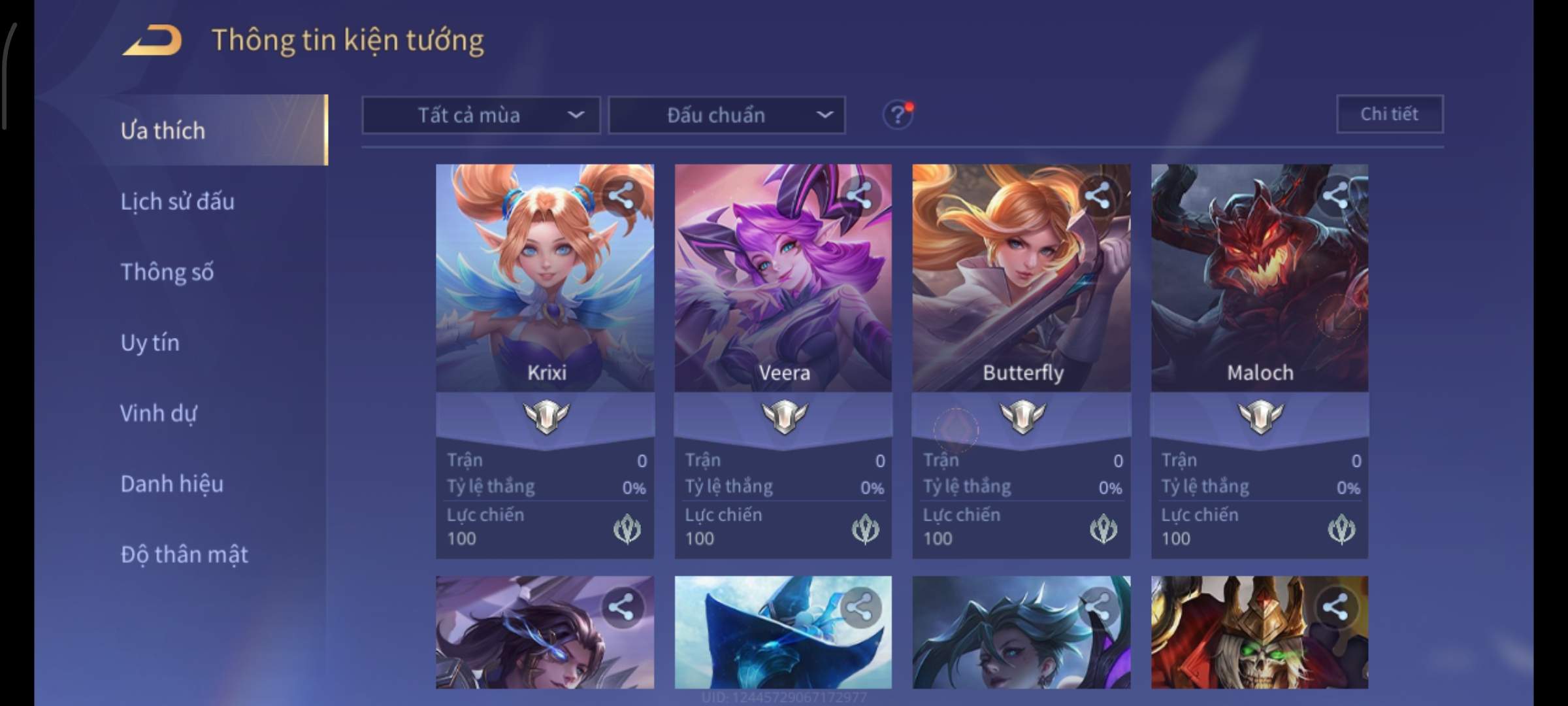Open the Đấu chuẩn mode dropdown

(x=727, y=116)
